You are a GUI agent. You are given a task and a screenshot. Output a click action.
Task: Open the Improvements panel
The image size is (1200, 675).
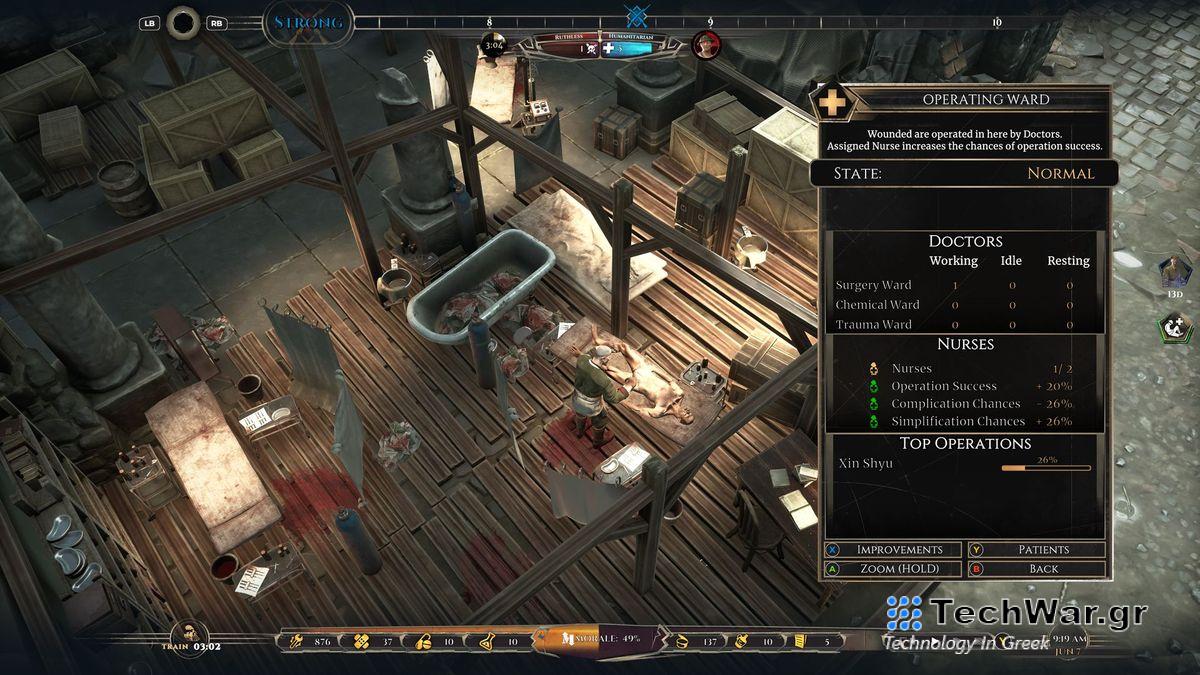tap(893, 550)
